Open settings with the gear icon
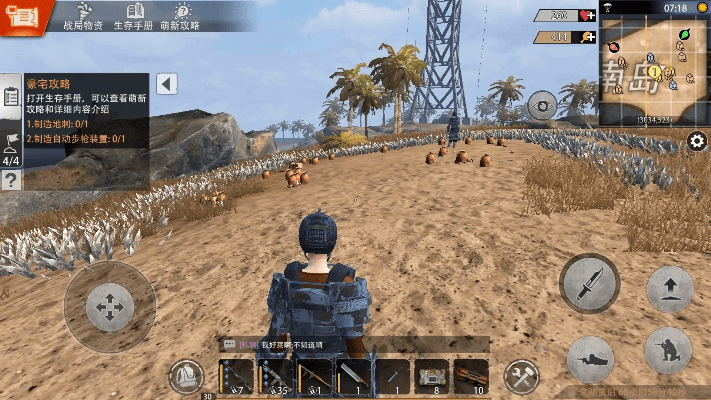Screen dimensions: 711x400 click(697, 141)
